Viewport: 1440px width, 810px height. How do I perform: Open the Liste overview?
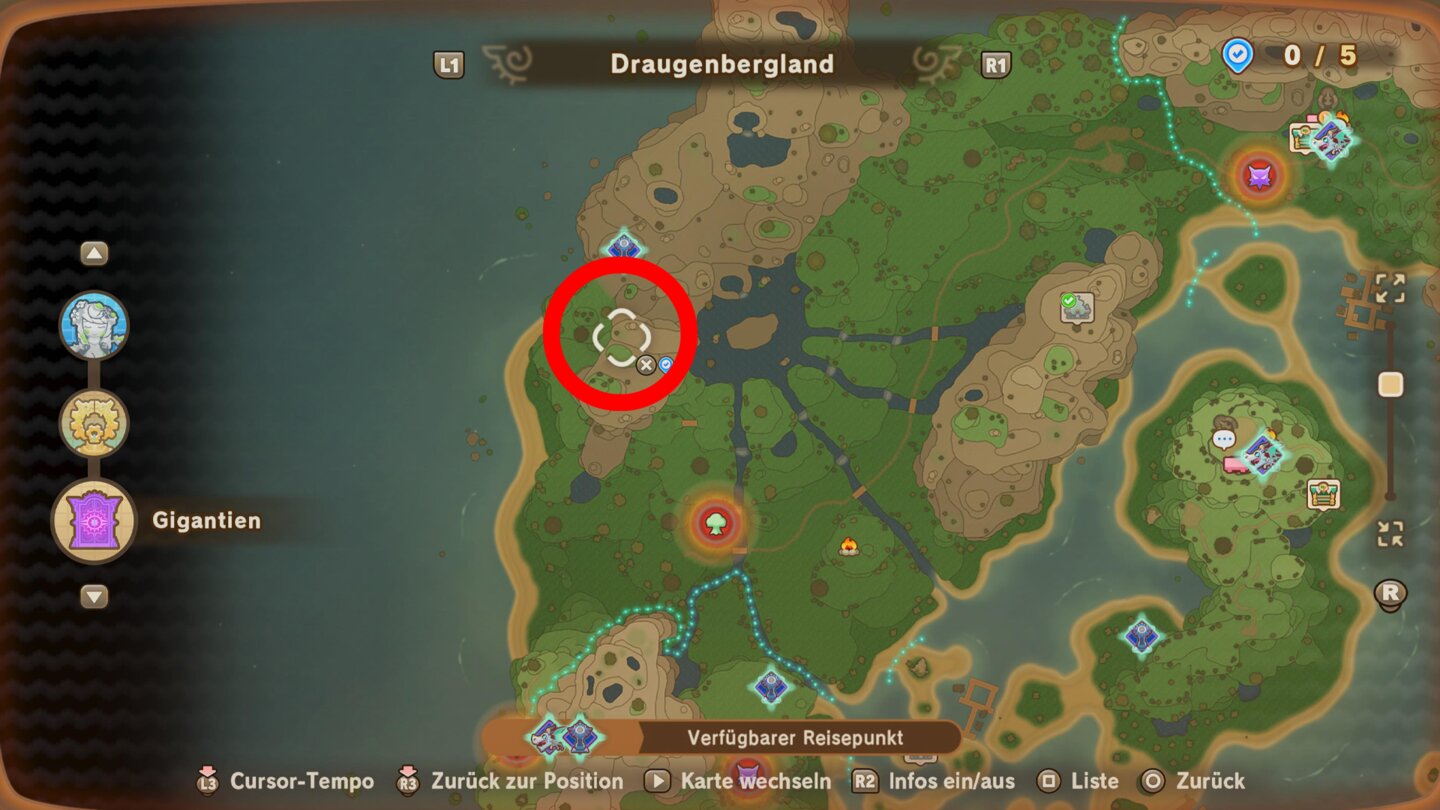point(1095,781)
